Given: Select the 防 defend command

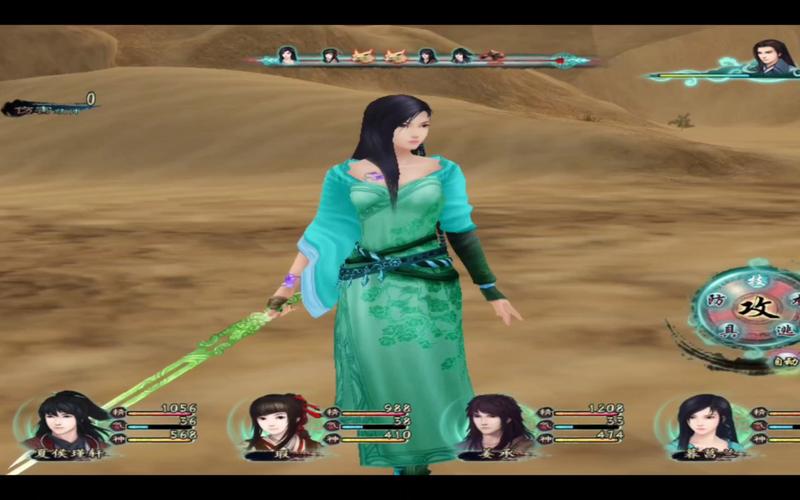Looking at the screenshot, I should (x=717, y=301).
